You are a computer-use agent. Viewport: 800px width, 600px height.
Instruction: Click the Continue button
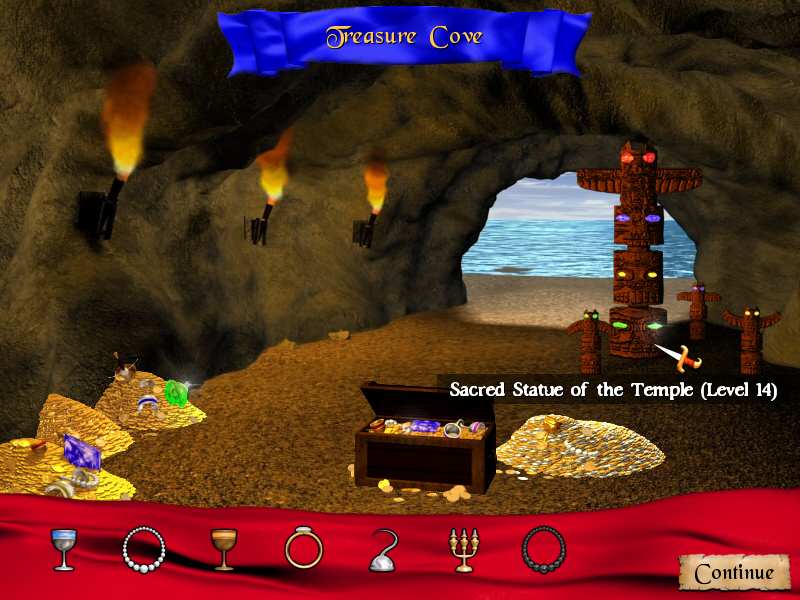pos(734,572)
